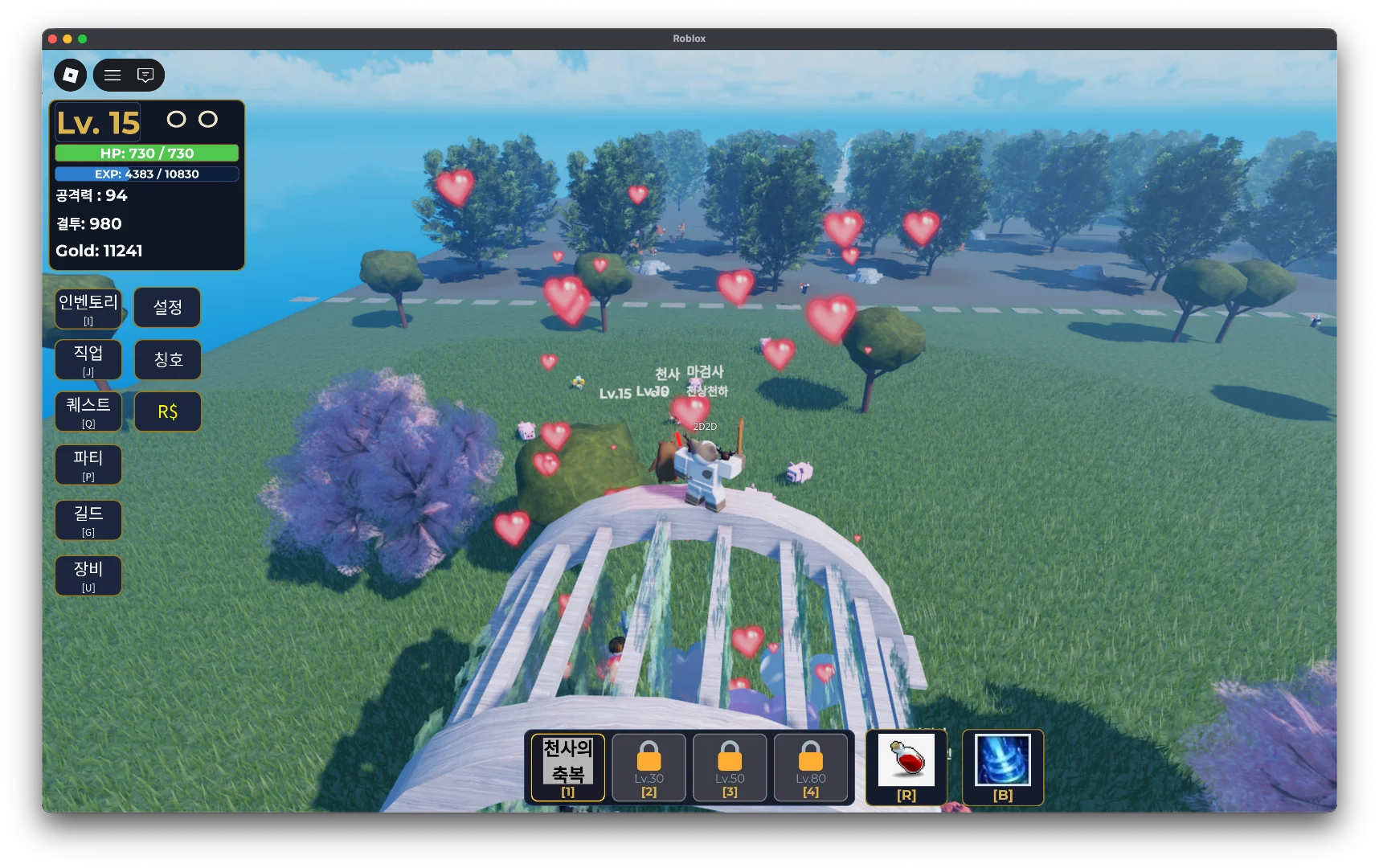The image size is (1379, 868).
Task: Toggle the Roblox chat window
Action: pyautogui.click(x=145, y=75)
